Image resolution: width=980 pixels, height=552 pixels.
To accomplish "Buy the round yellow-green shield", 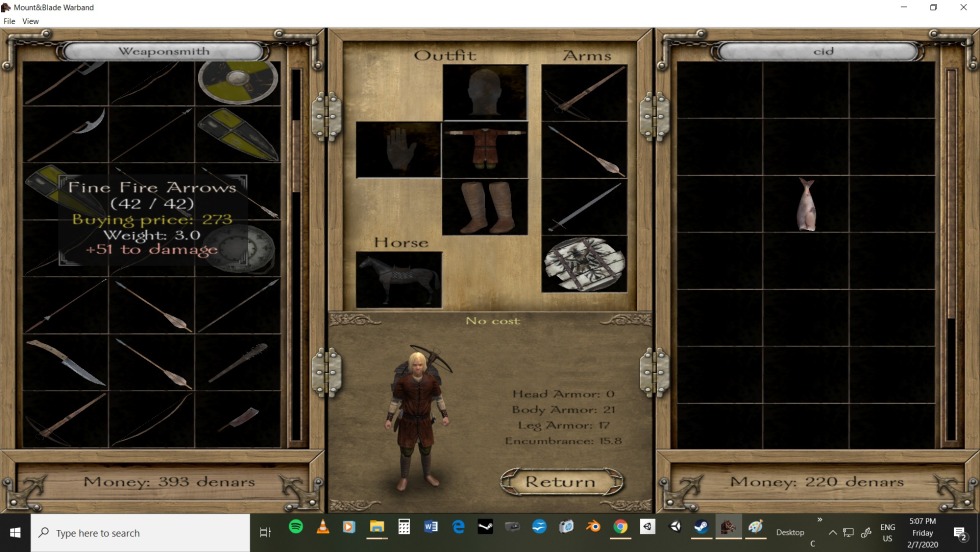I will point(237,80).
